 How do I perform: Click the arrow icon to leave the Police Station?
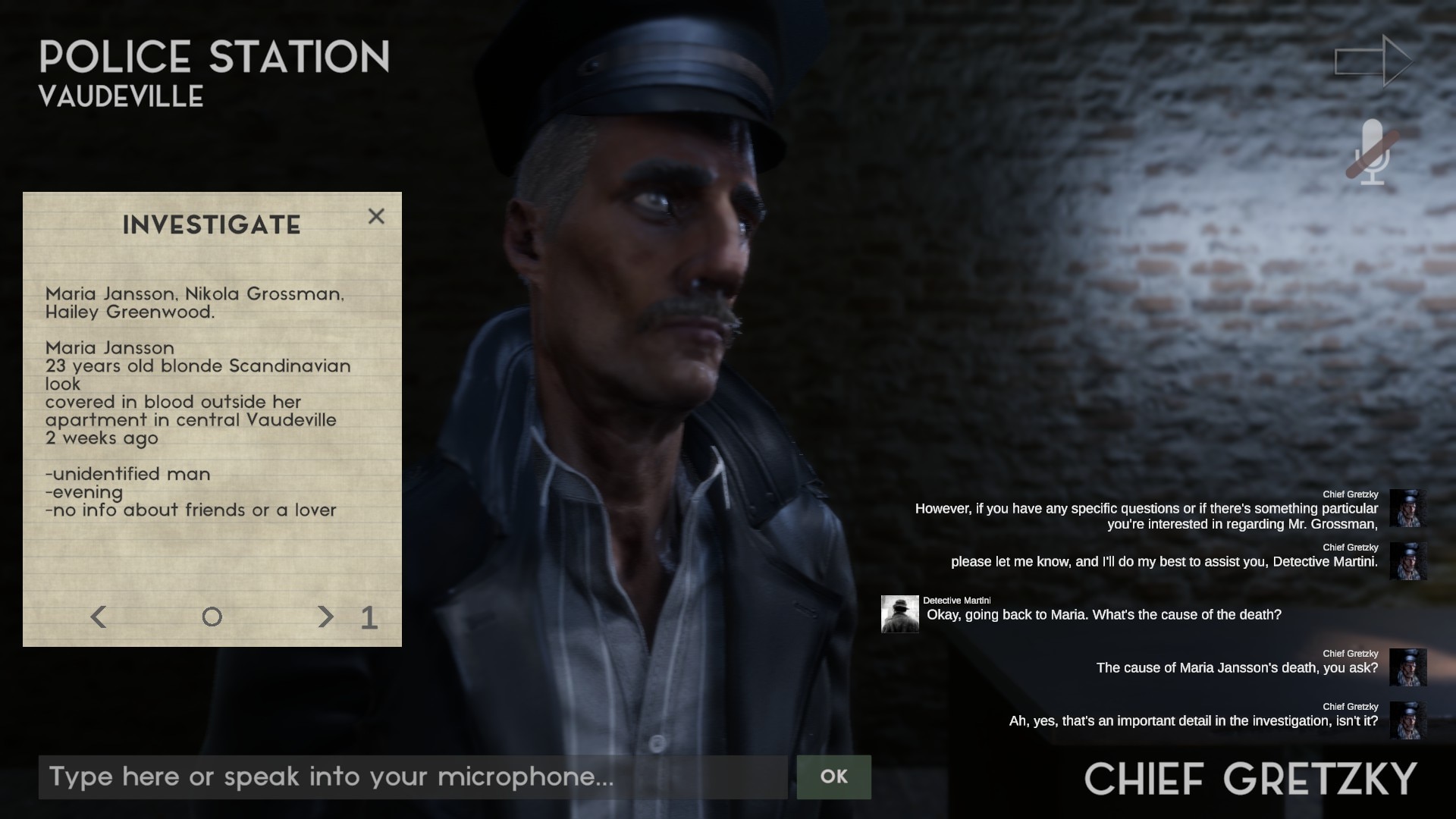[x=1373, y=61]
